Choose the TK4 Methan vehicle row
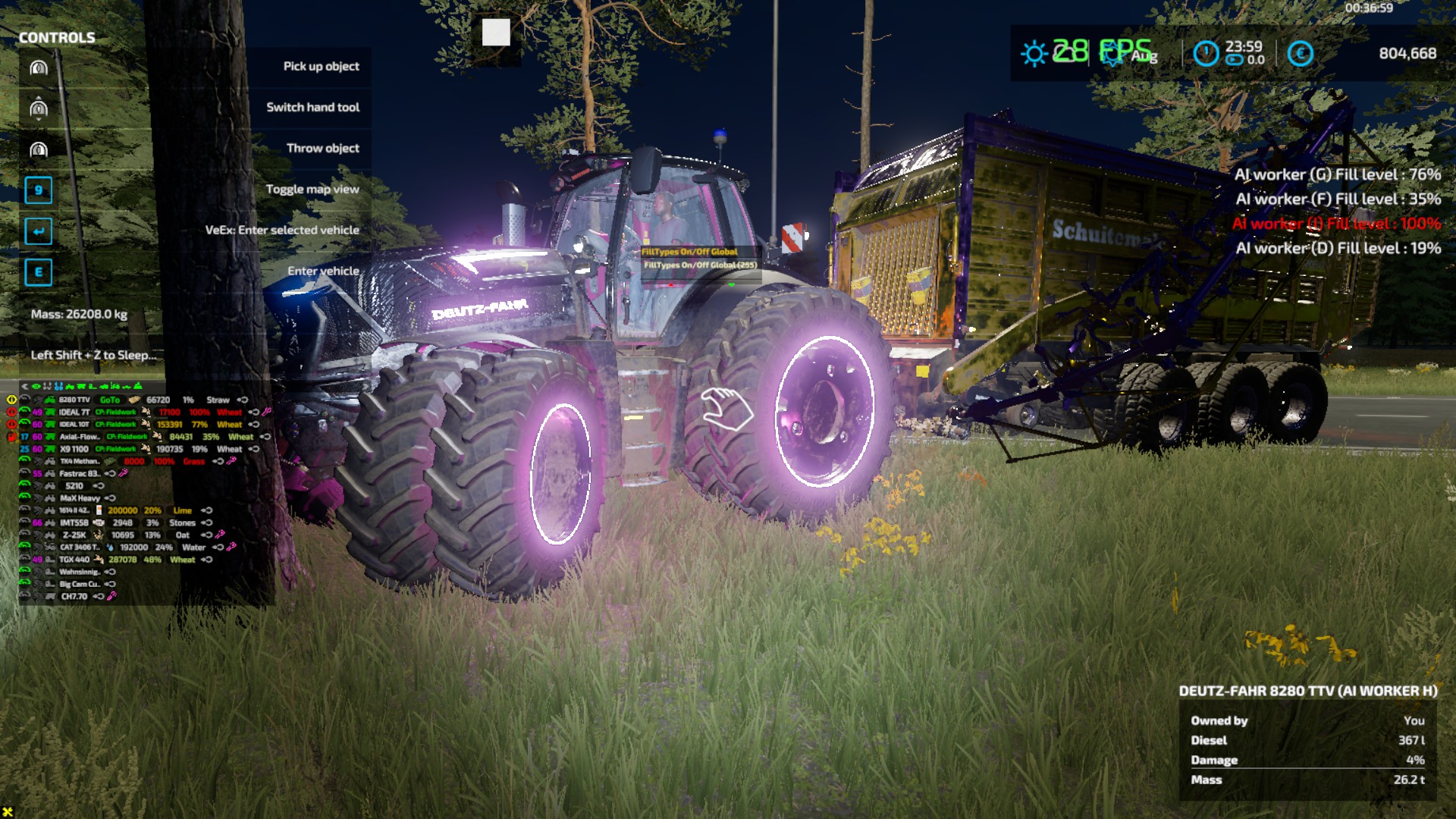This screenshot has height=819, width=1456. 79,461
